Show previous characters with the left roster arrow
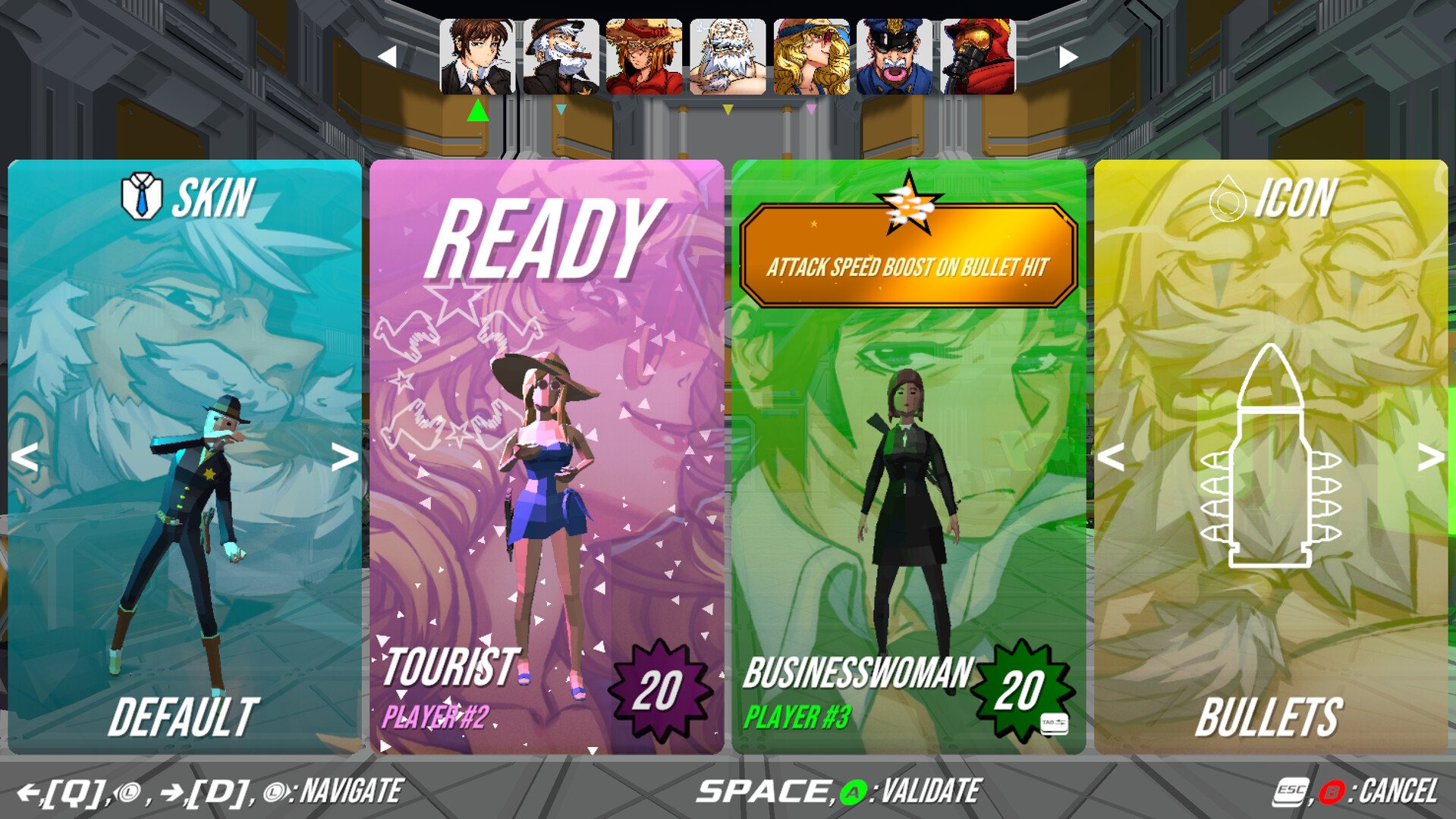The height and width of the screenshot is (819, 1456). tap(388, 57)
